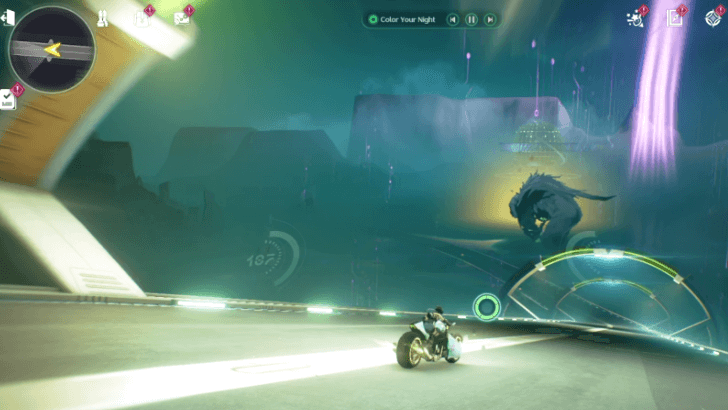This screenshot has height=410, width=728.
Task: Pause the Color Your Night track
Action: tap(471, 19)
